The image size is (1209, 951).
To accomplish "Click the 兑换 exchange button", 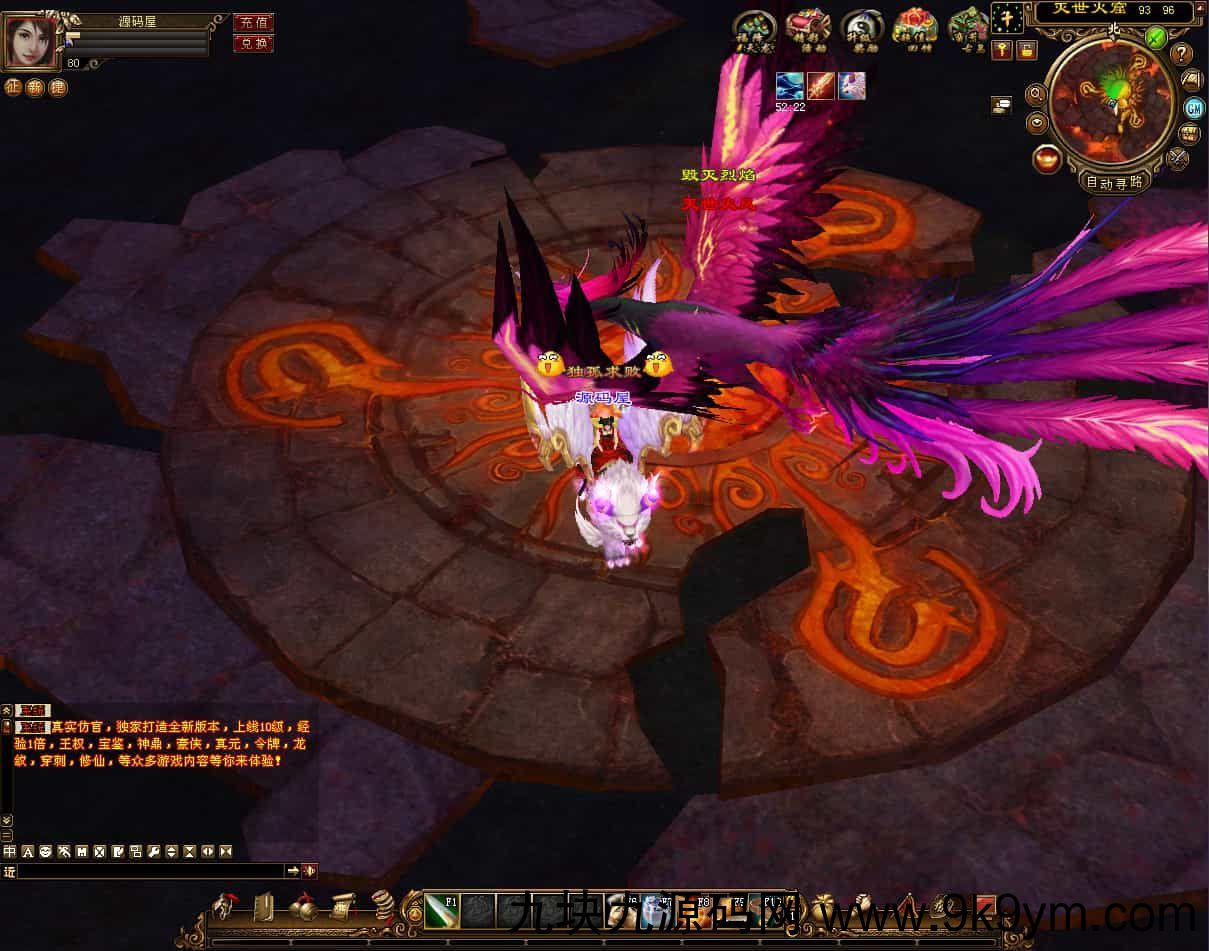I will (x=253, y=43).
